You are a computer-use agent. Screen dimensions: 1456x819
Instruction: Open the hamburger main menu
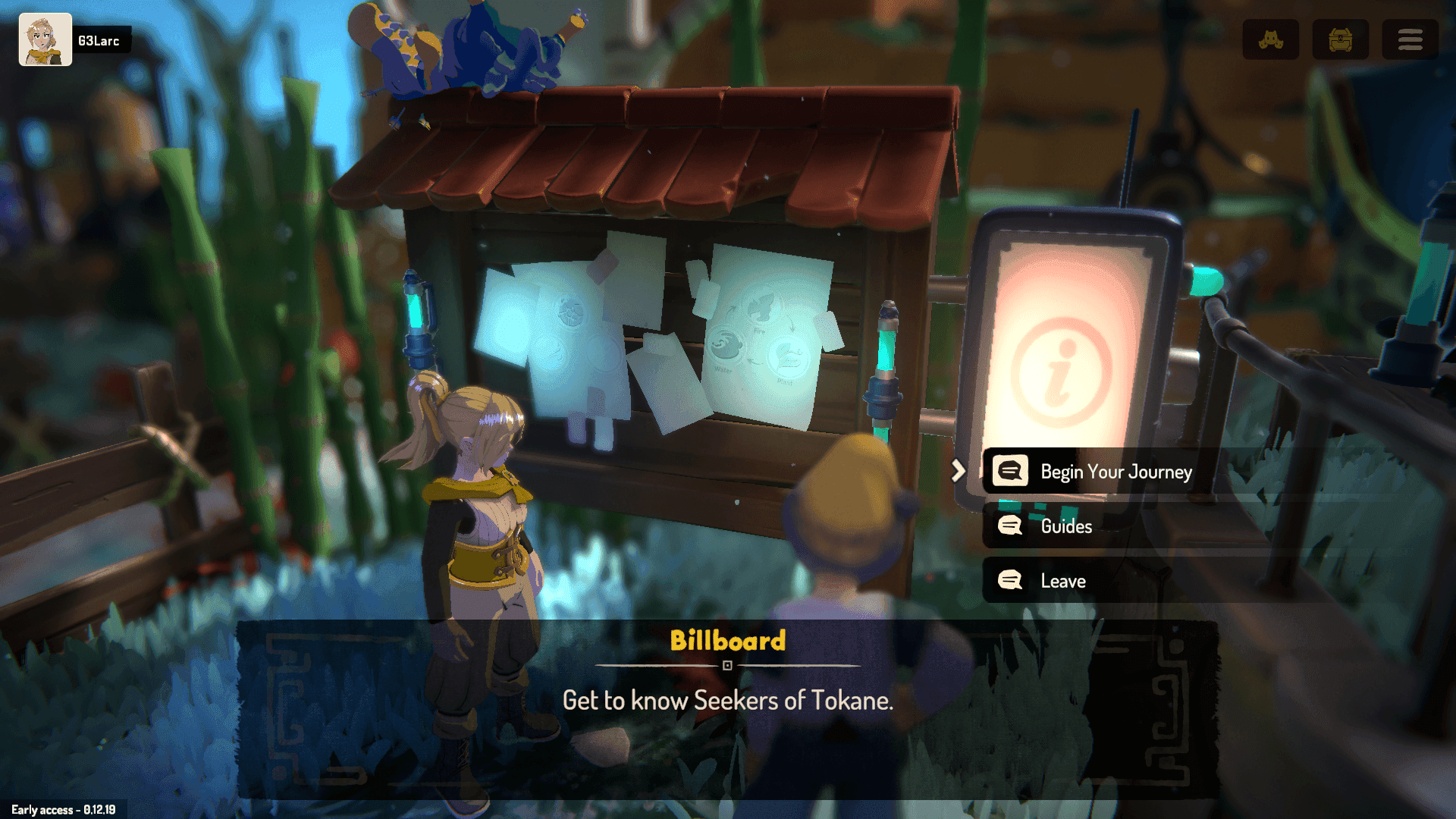pos(1410,39)
